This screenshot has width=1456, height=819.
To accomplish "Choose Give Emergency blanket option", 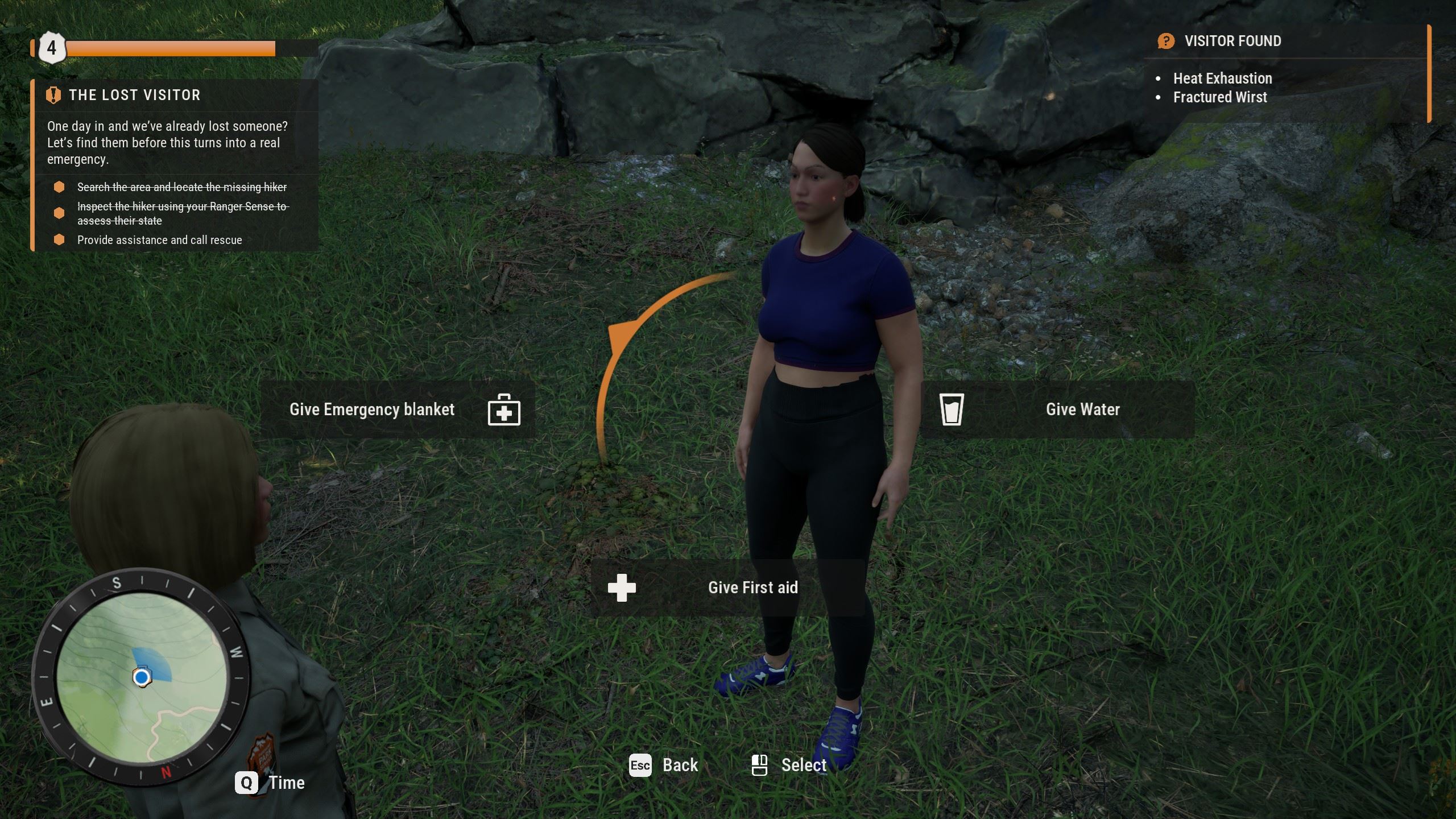I will (x=397, y=409).
